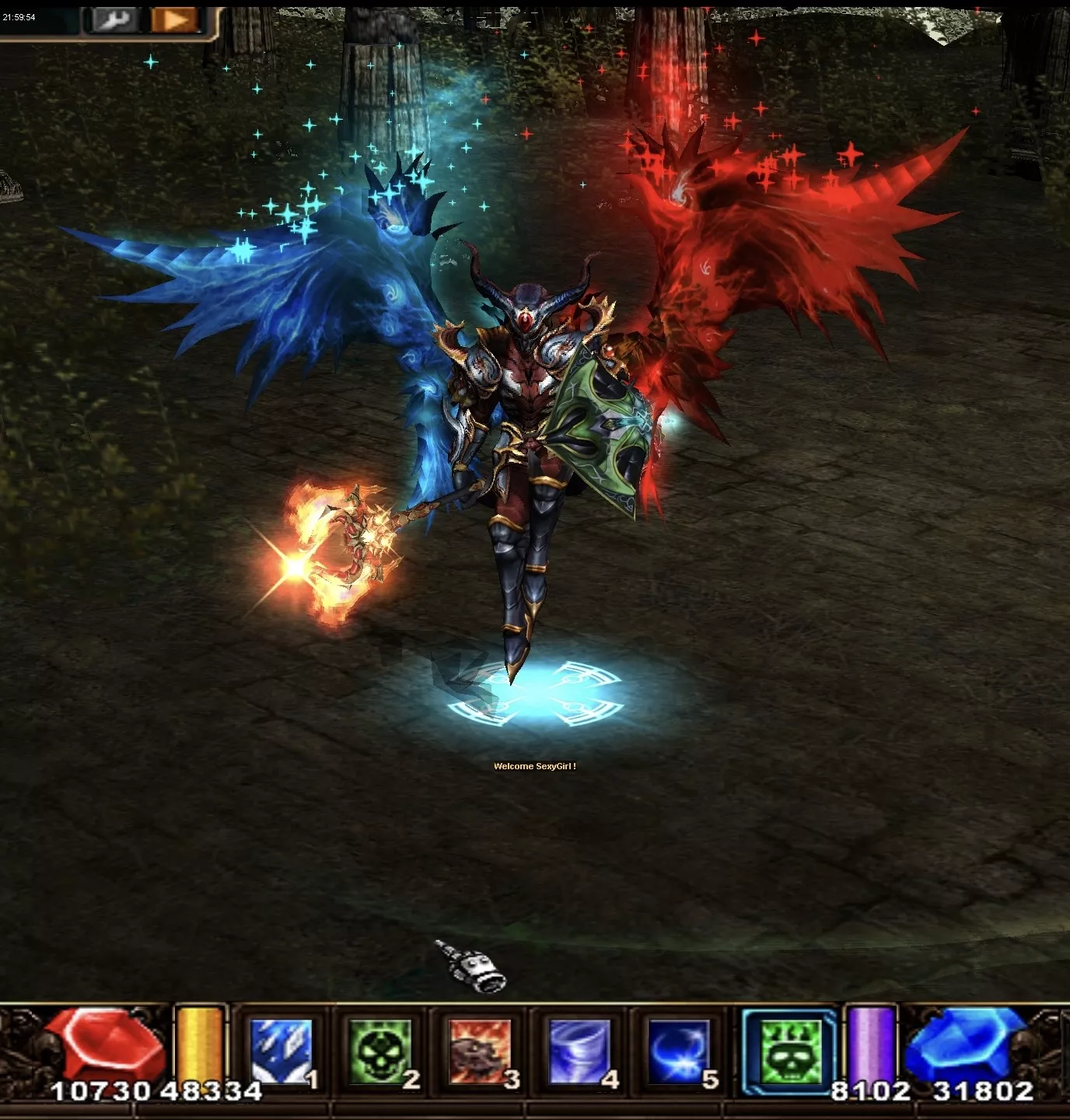Use the fiery beast skill in slot 3

pos(480,1051)
